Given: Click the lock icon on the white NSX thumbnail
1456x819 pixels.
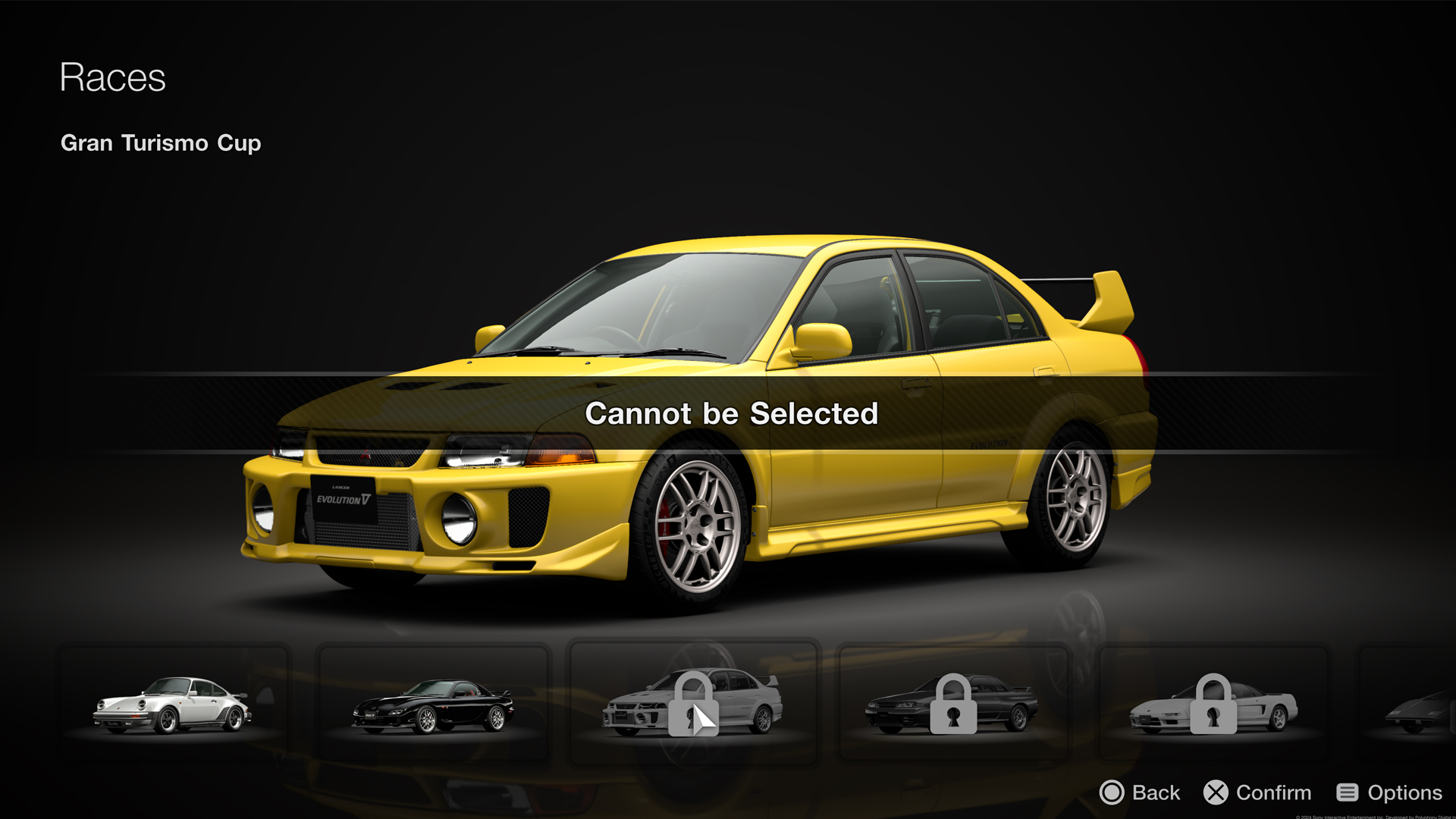Looking at the screenshot, I should coord(1214,705).
